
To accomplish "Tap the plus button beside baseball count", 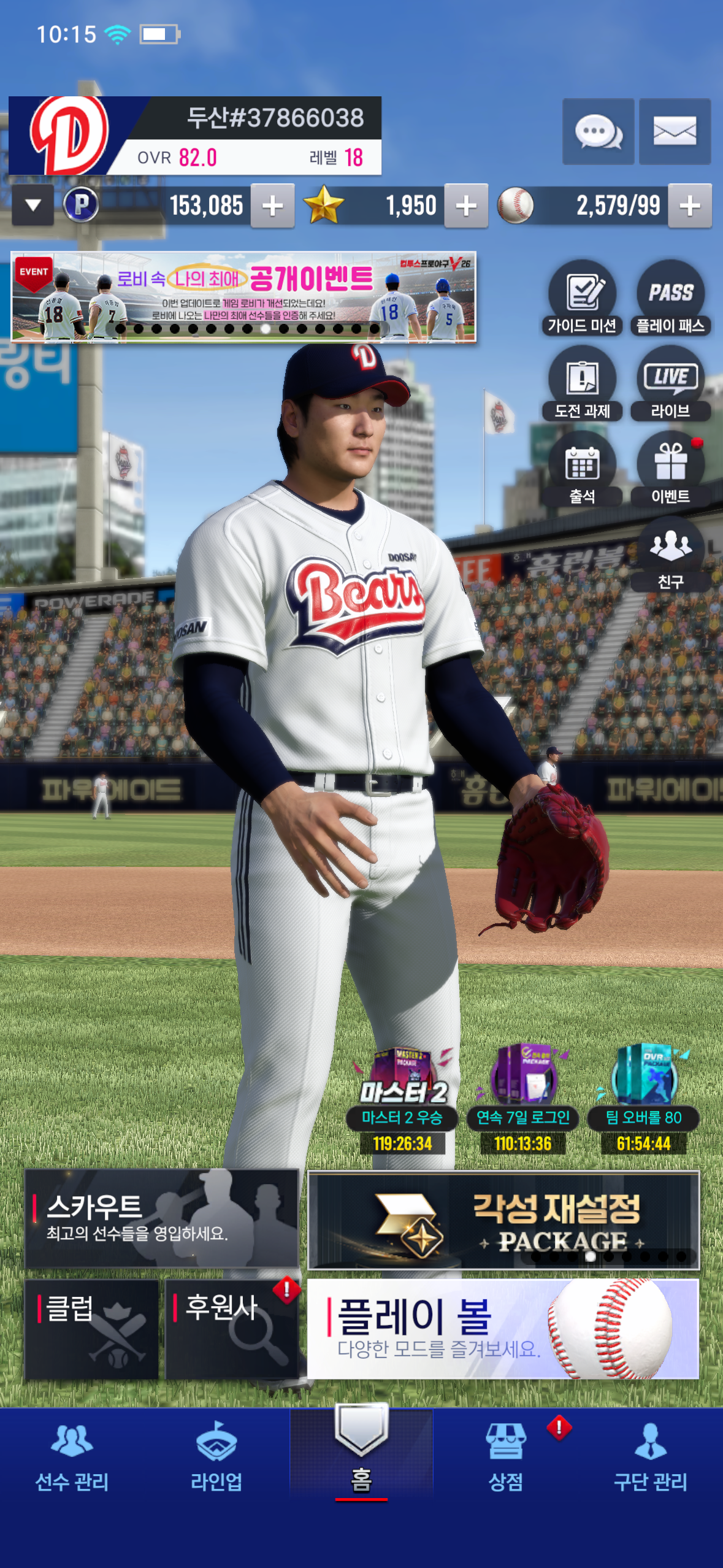I will (689, 206).
